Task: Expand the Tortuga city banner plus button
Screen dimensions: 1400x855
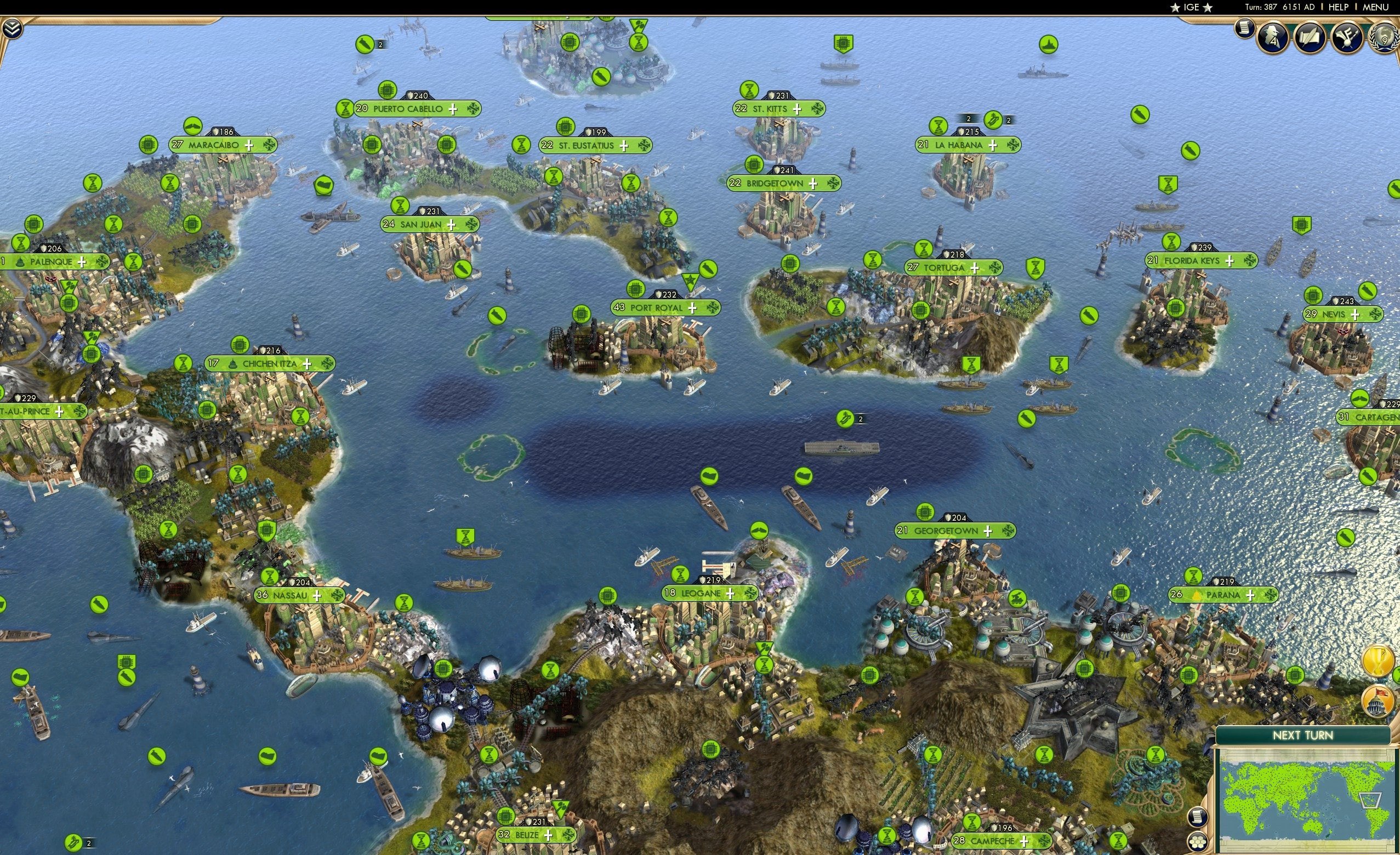Action: pos(975,267)
